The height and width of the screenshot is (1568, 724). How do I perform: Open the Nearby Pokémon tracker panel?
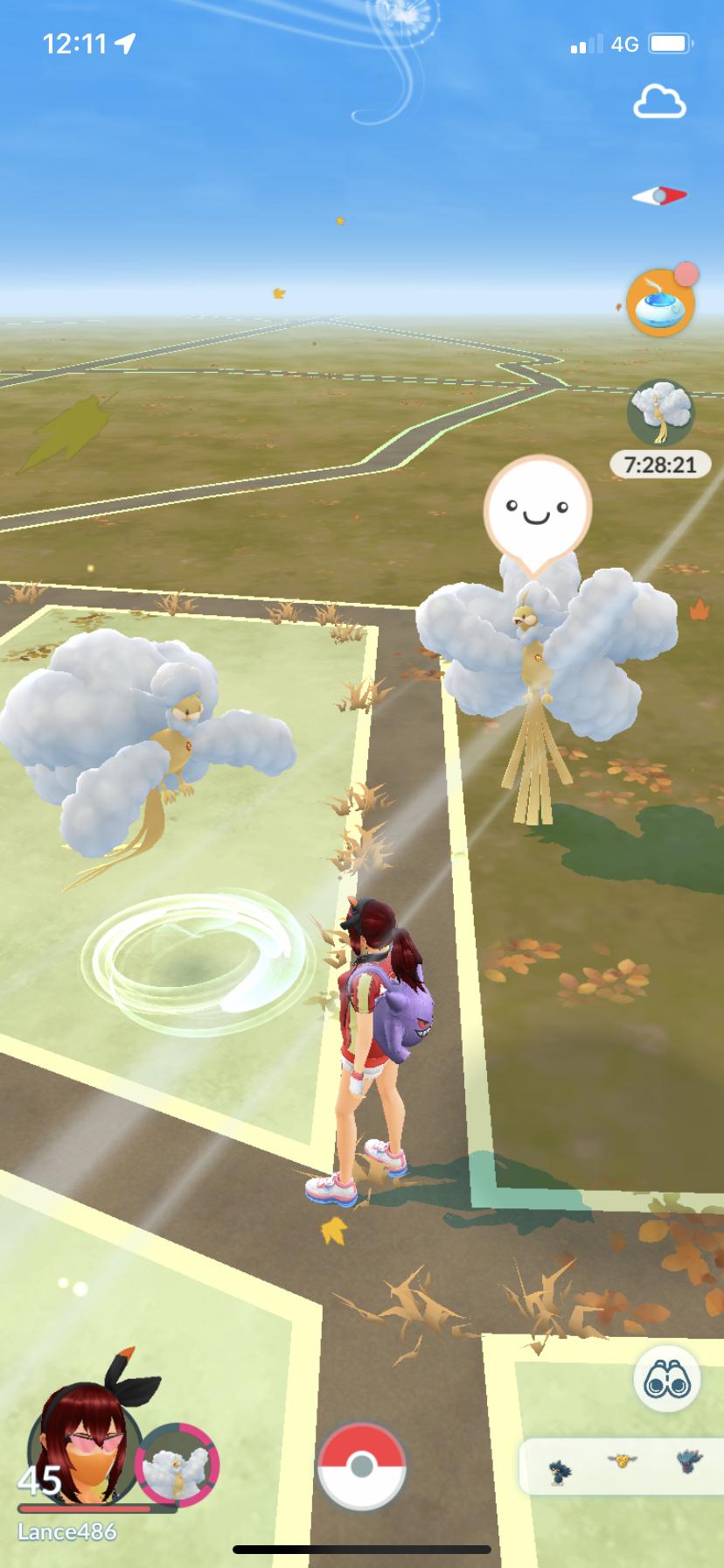point(622,1466)
